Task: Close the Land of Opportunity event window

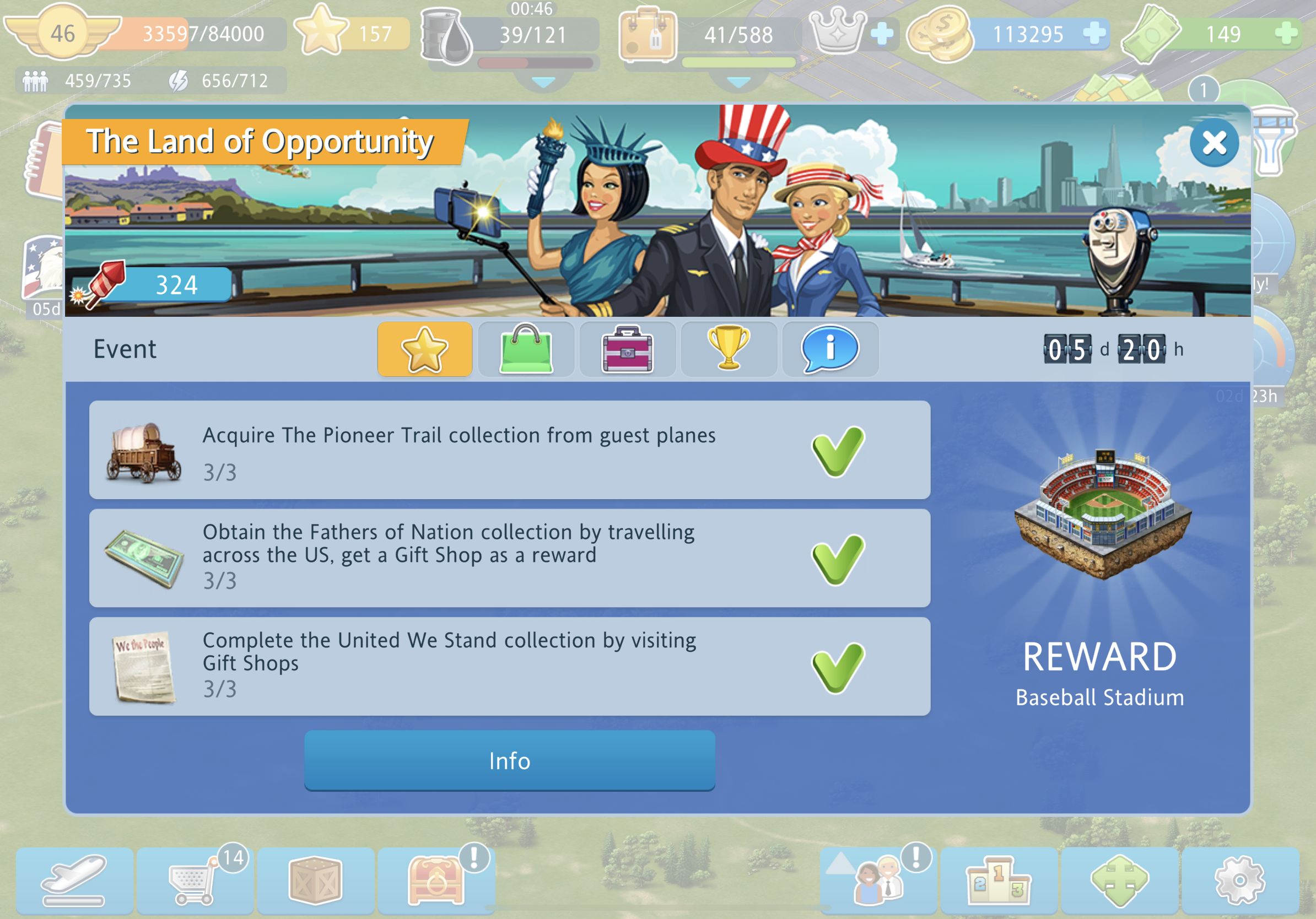Action: click(x=1213, y=143)
